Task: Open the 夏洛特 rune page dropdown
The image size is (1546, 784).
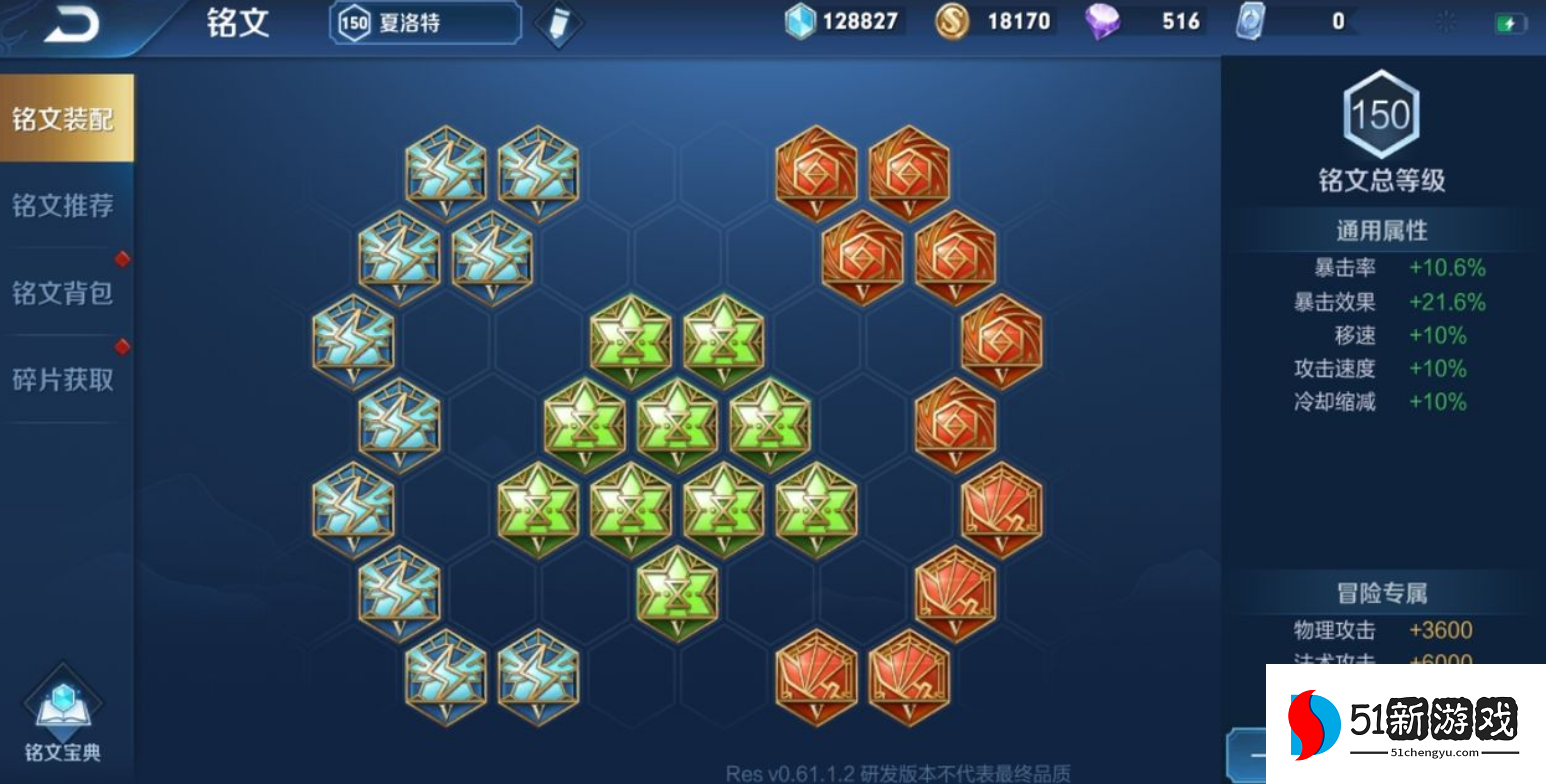Action: (x=425, y=23)
